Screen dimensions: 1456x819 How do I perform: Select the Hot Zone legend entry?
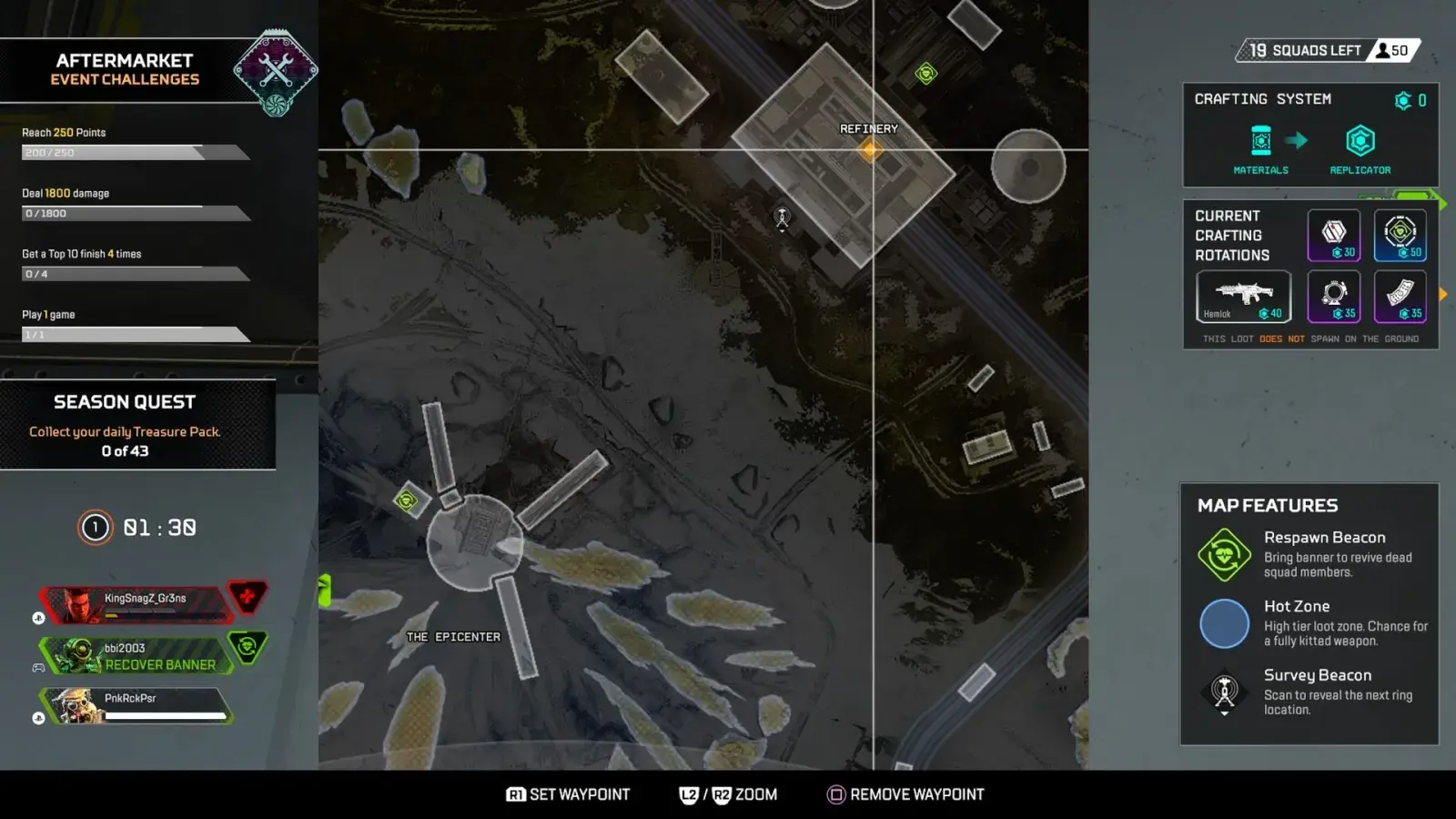click(1310, 623)
